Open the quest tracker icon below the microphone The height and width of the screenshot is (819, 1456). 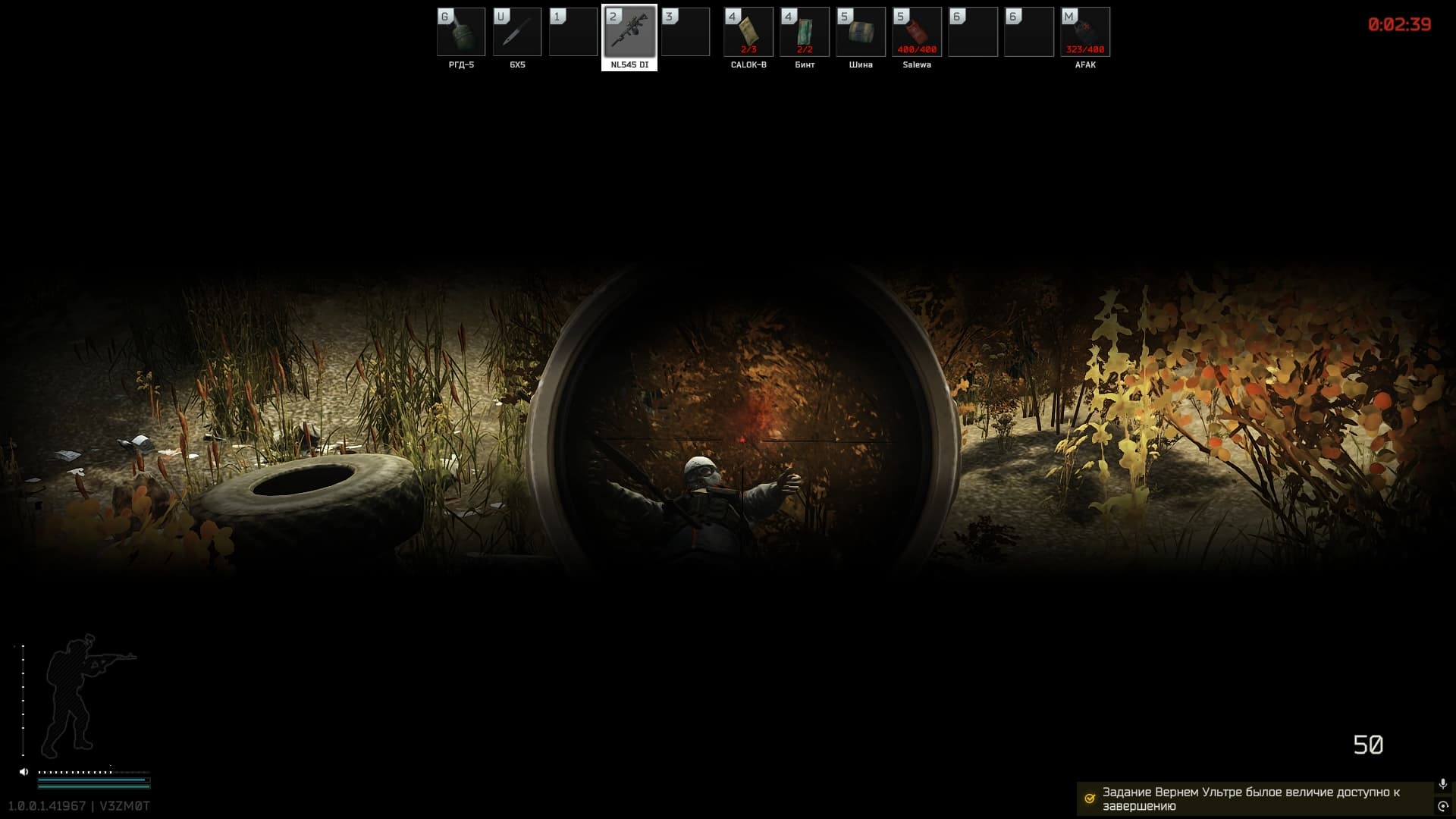[1442, 806]
